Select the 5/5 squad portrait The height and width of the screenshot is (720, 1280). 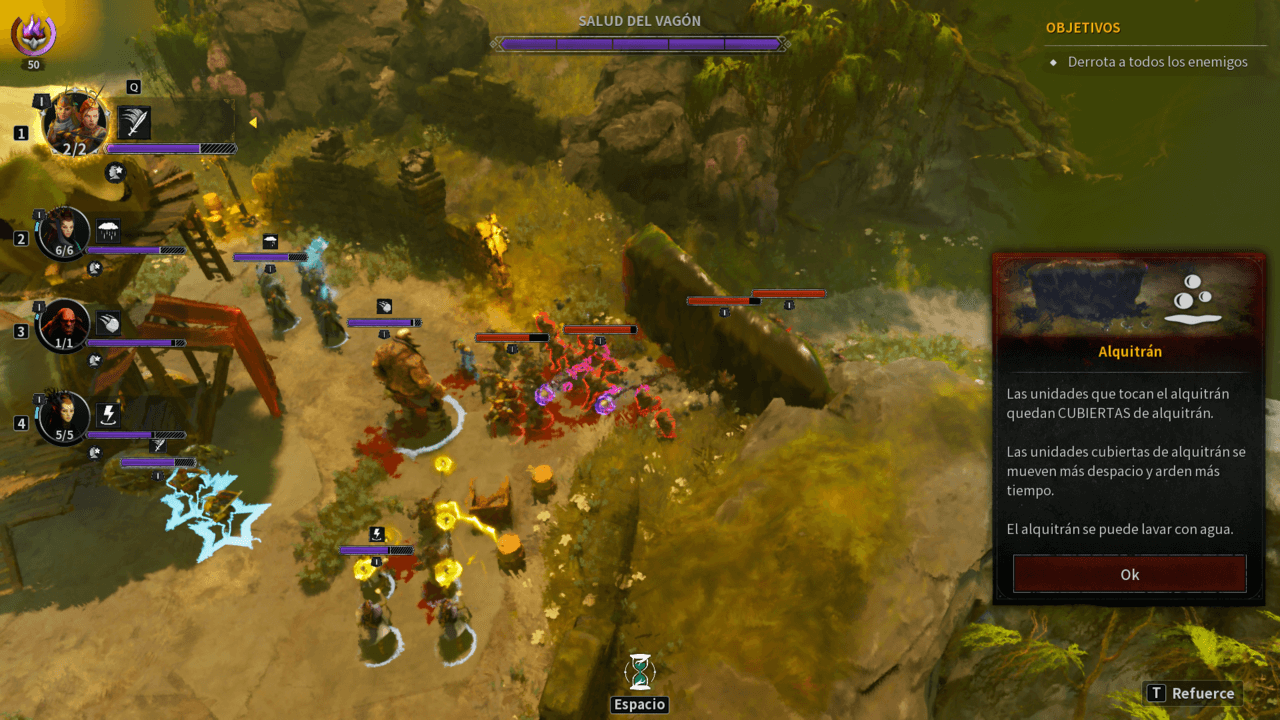pos(64,417)
